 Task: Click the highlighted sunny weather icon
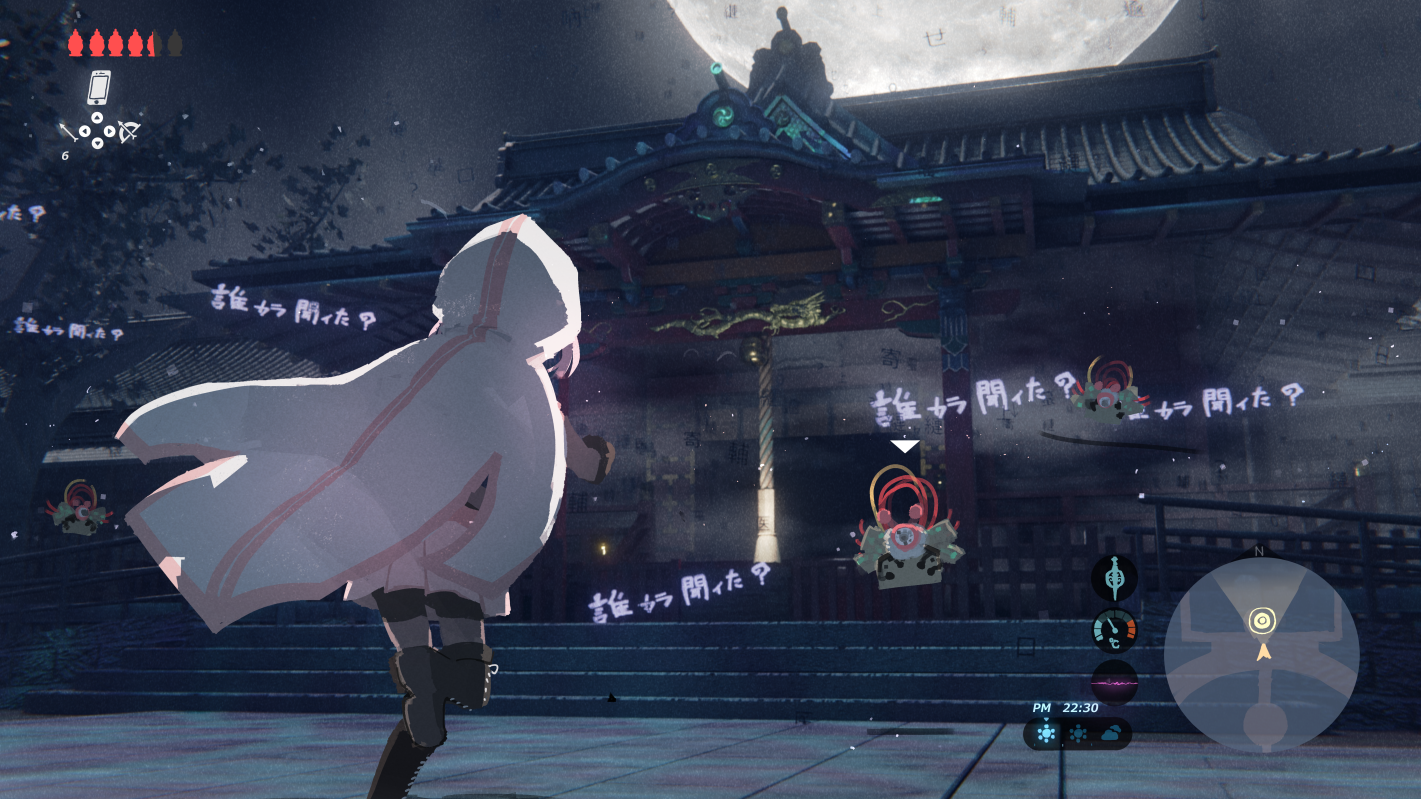pyautogui.click(x=1046, y=735)
